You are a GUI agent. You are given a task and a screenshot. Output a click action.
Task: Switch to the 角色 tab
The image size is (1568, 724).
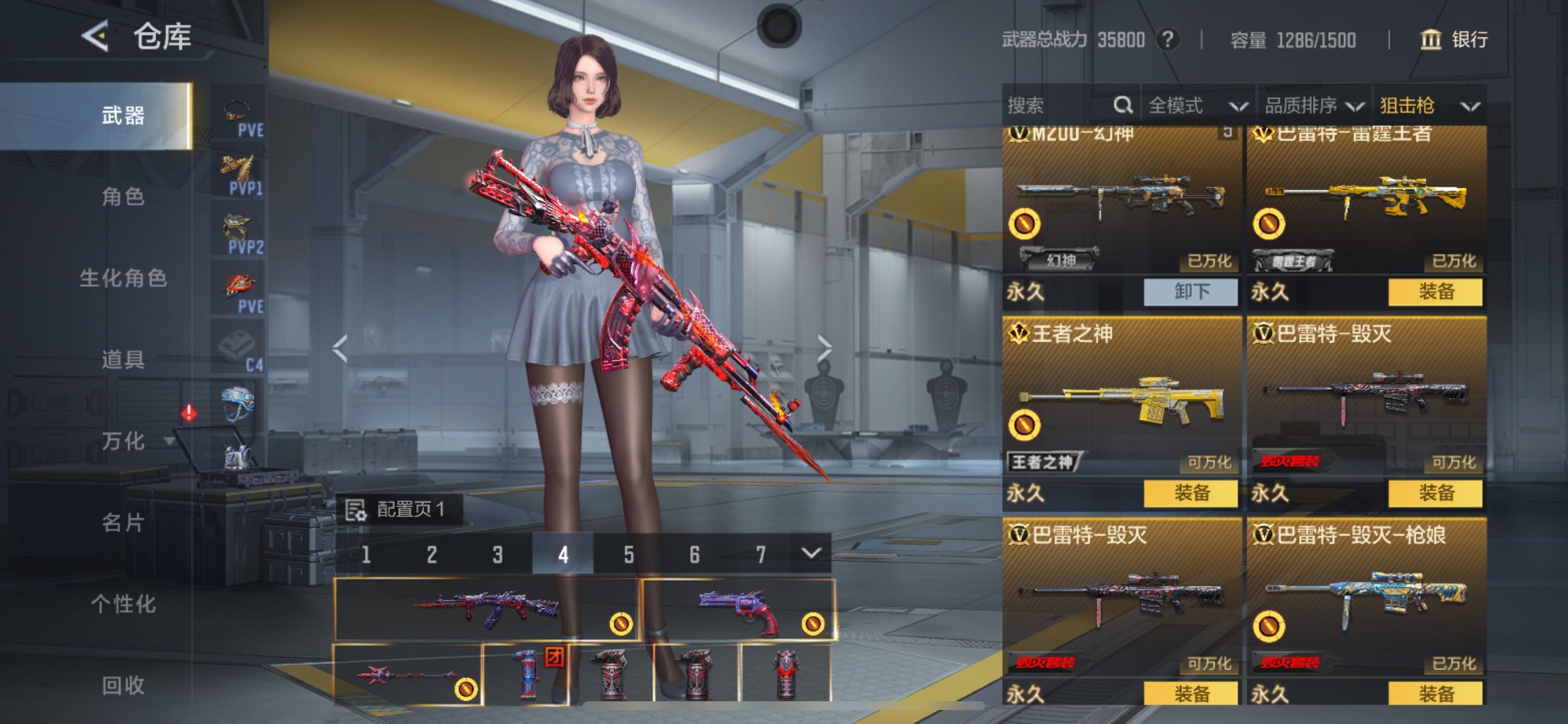[x=123, y=196]
